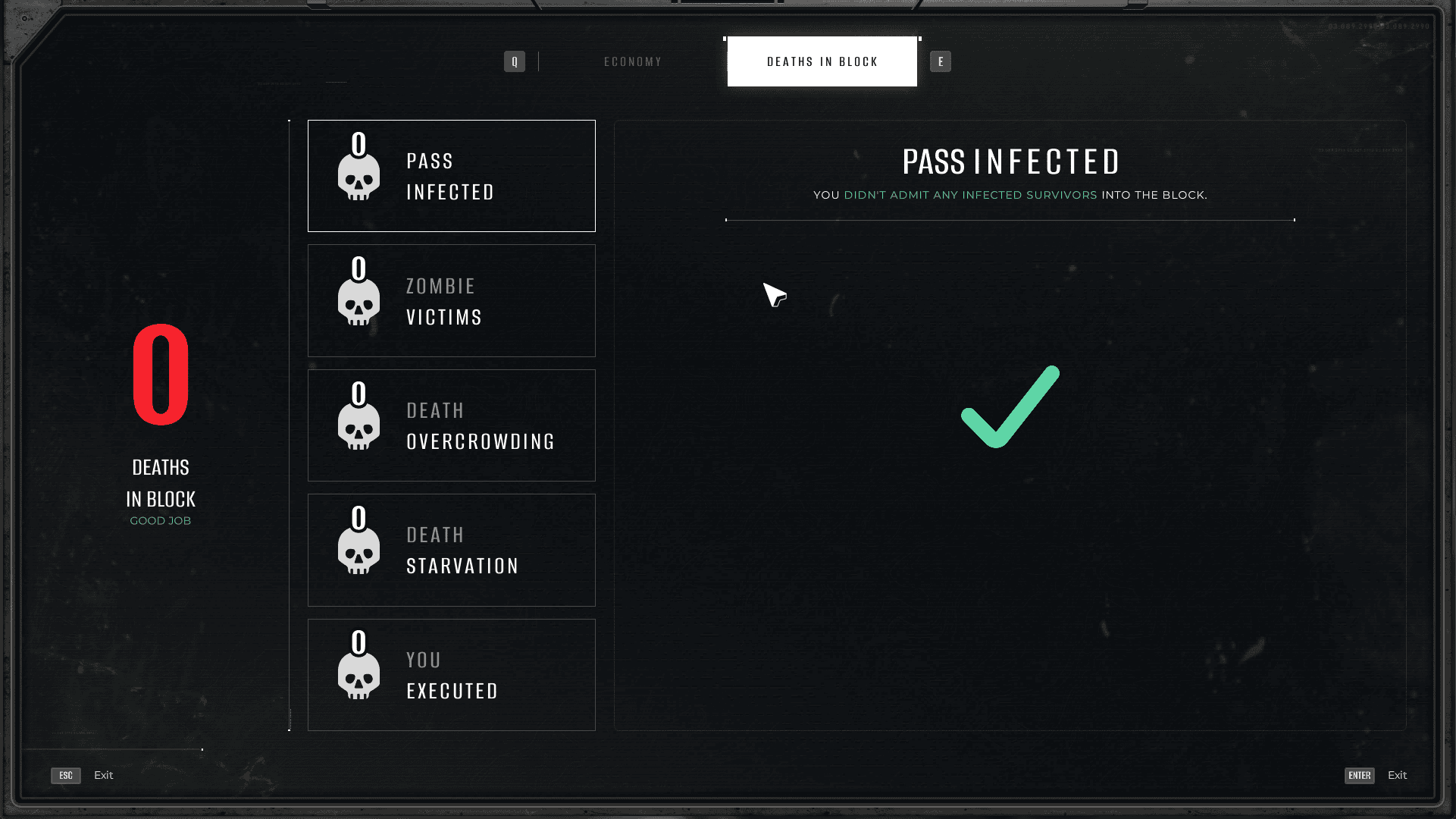View the You Executed category
The height and width of the screenshot is (819, 1456).
tap(451, 675)
